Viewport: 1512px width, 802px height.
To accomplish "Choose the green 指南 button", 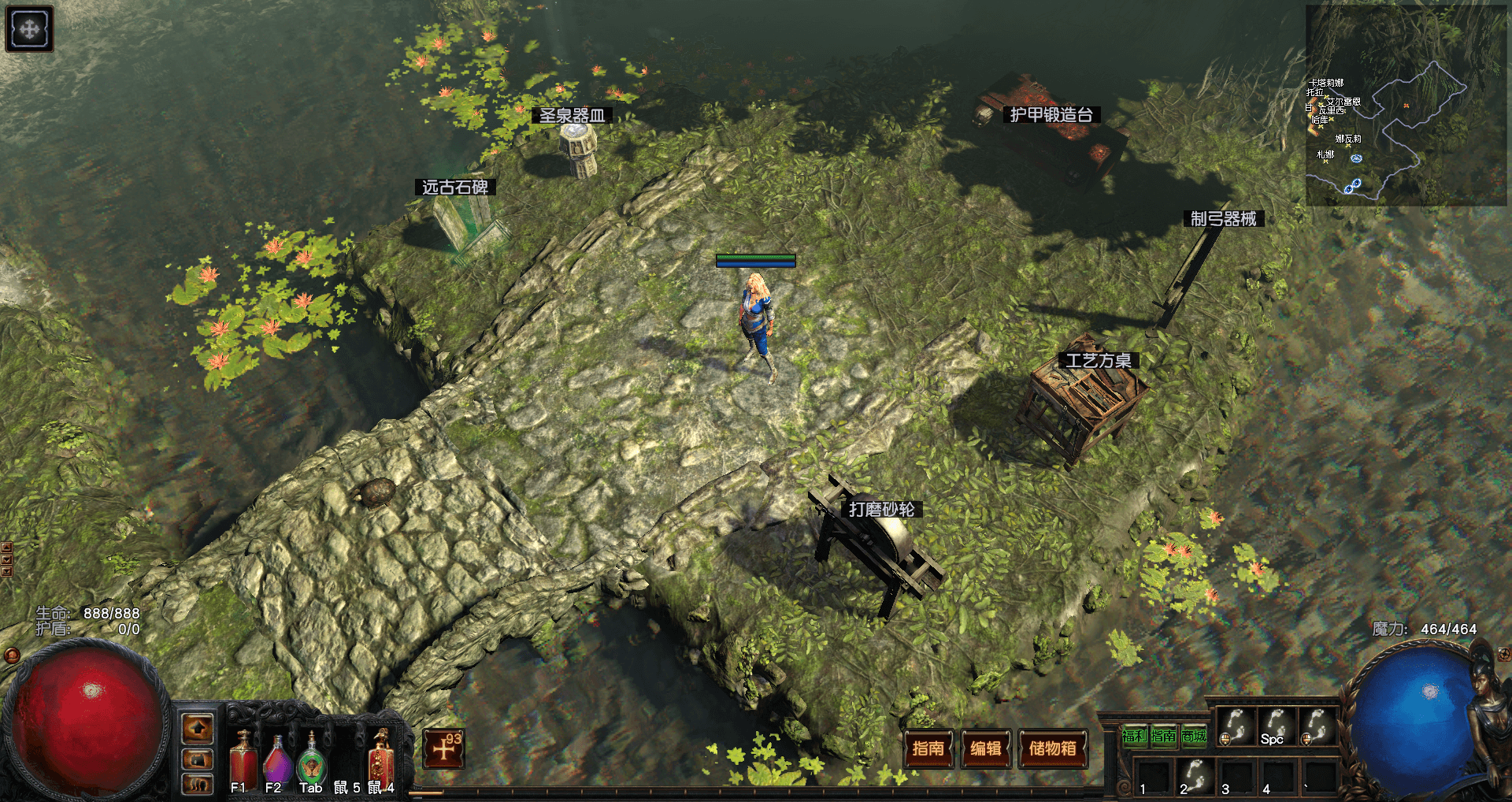I will (x=1163, y=736).
